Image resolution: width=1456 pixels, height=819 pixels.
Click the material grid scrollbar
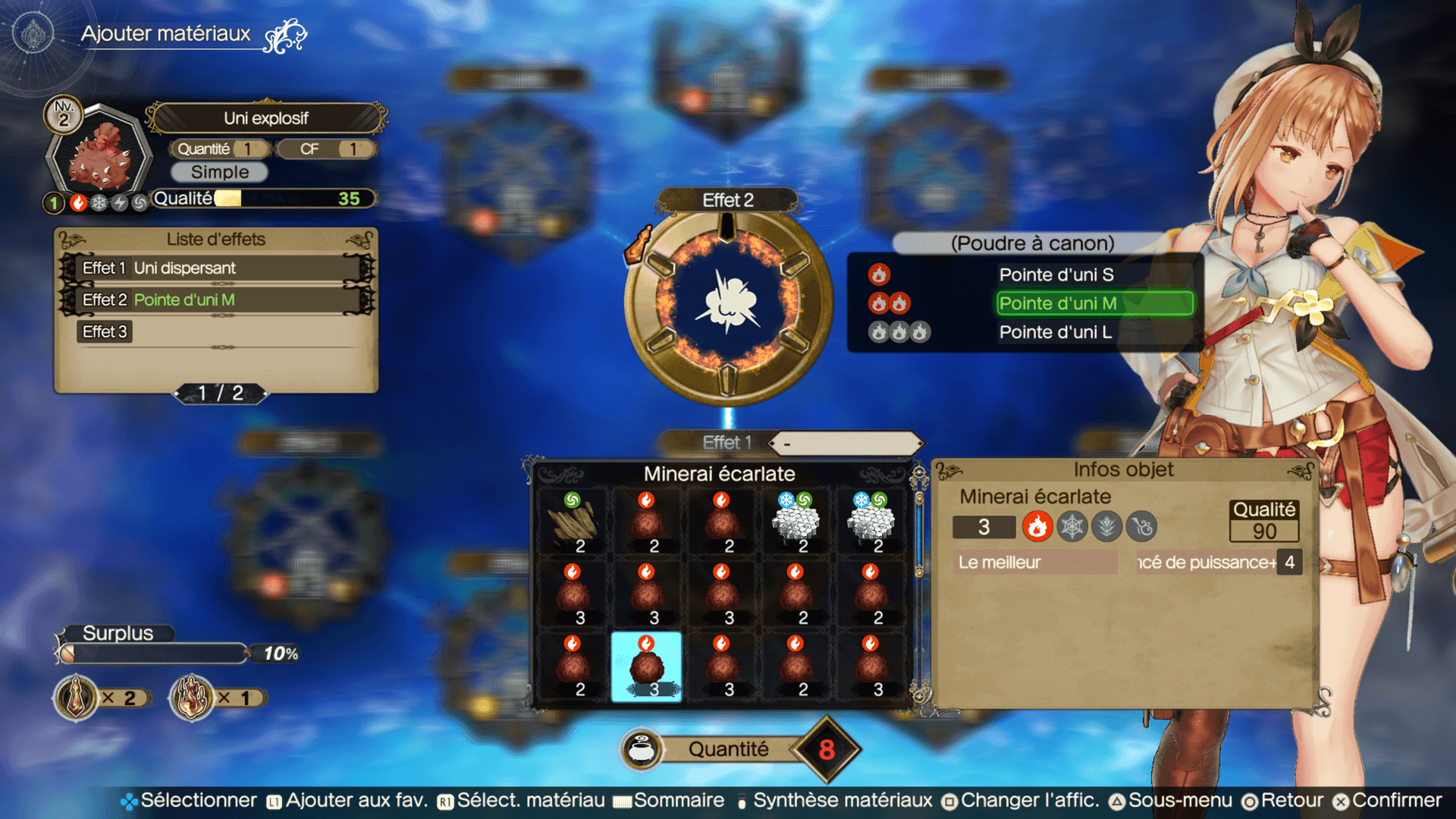919,584
